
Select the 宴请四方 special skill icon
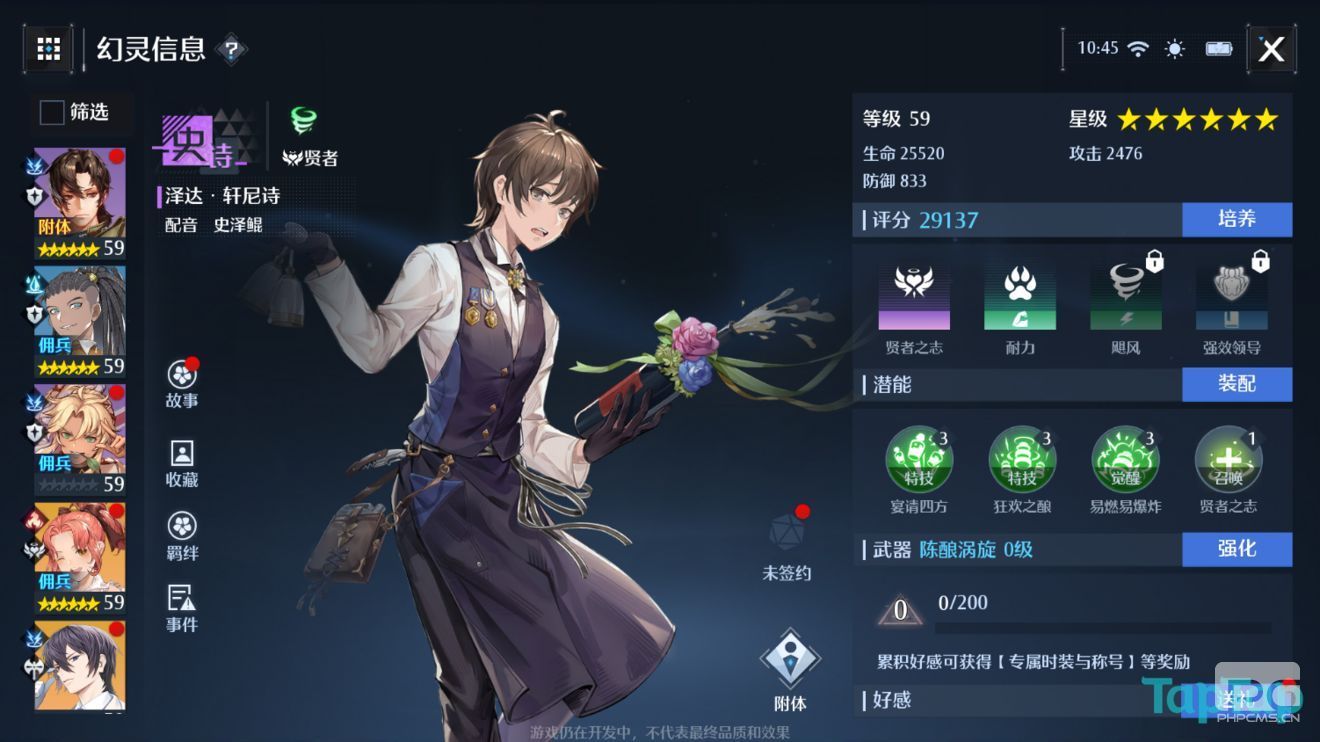(920, 459)
